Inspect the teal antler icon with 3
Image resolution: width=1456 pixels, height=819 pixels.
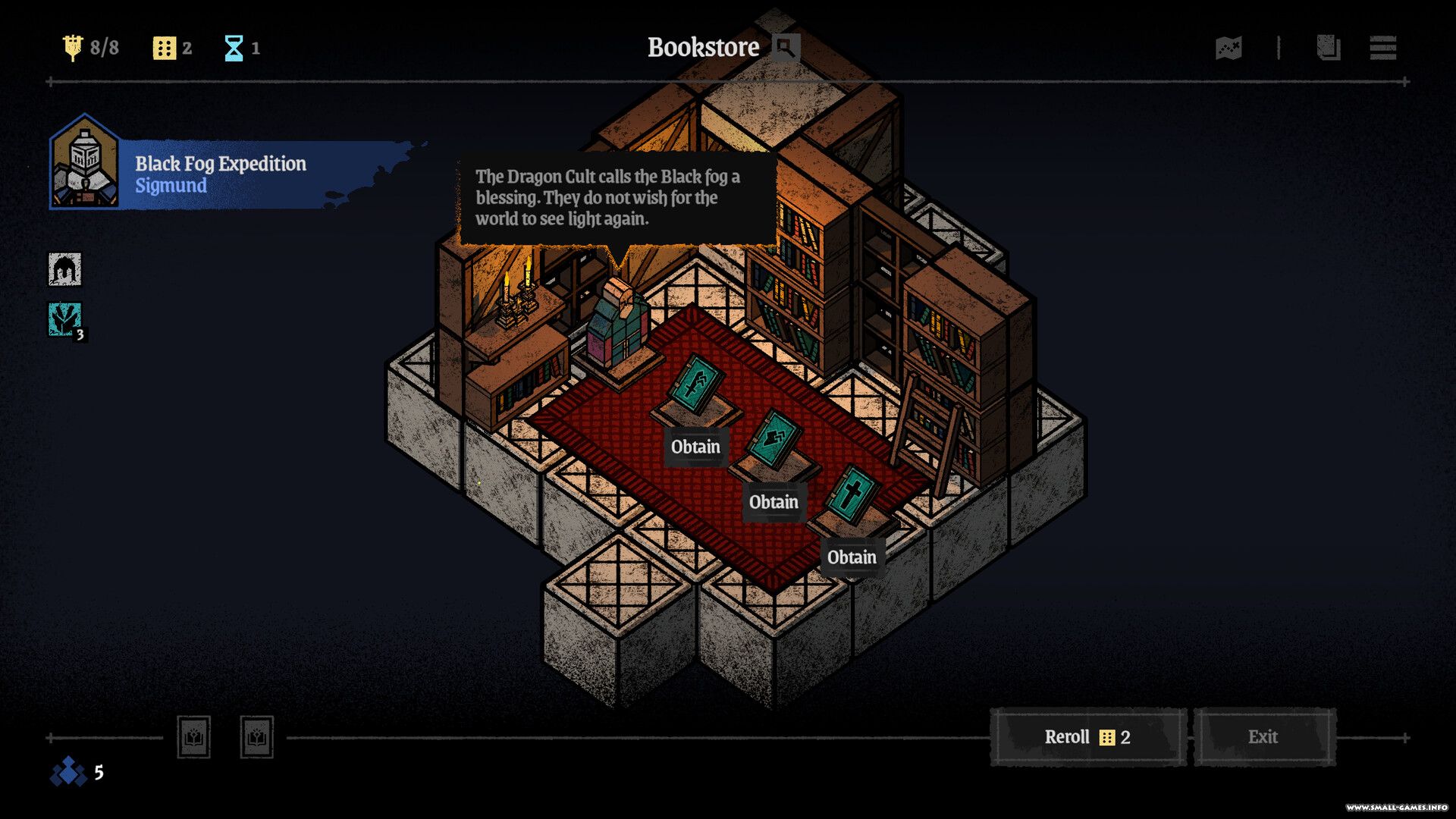(65, 319)
